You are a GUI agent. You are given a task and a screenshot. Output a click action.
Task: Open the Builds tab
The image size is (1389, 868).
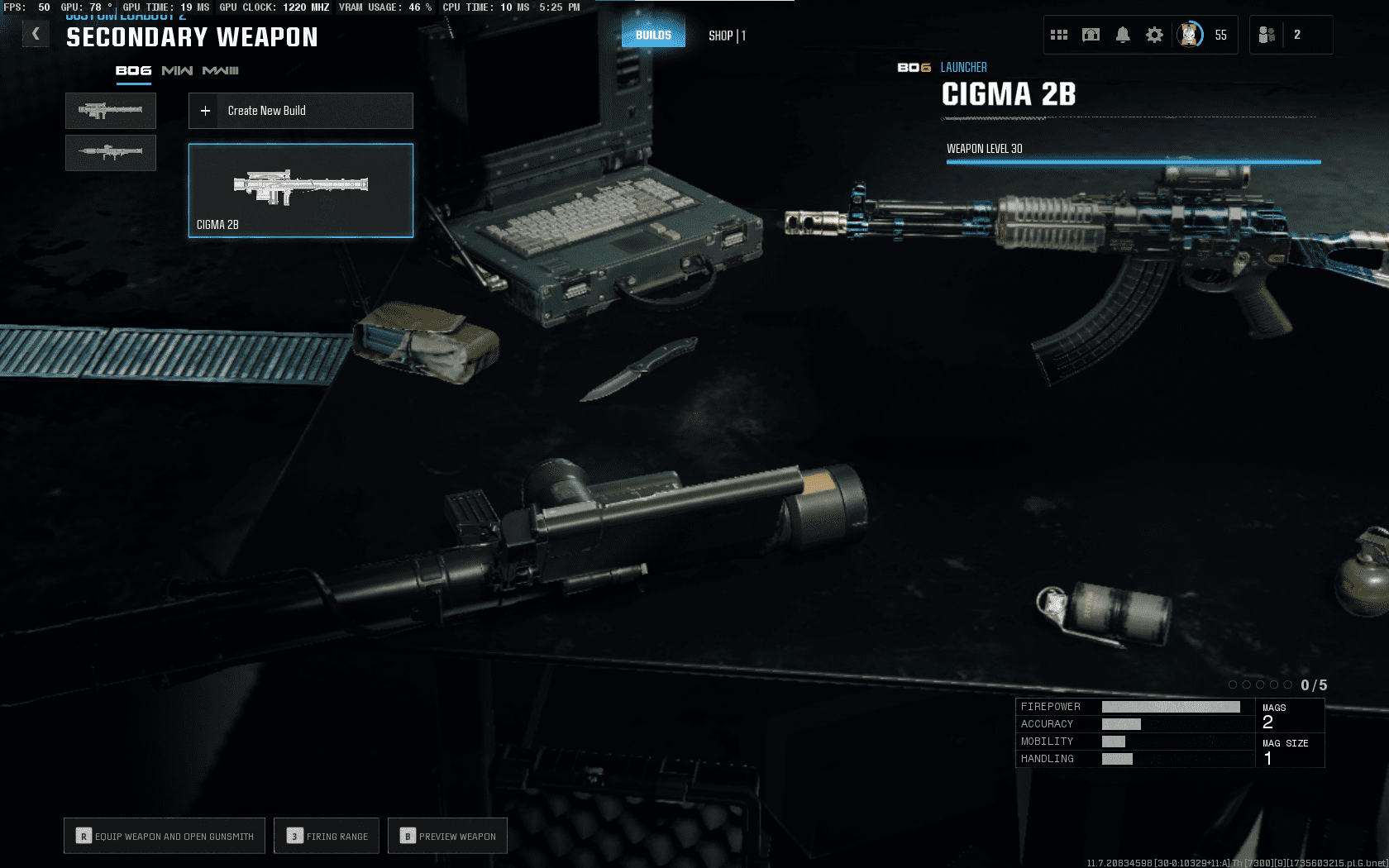653,35
